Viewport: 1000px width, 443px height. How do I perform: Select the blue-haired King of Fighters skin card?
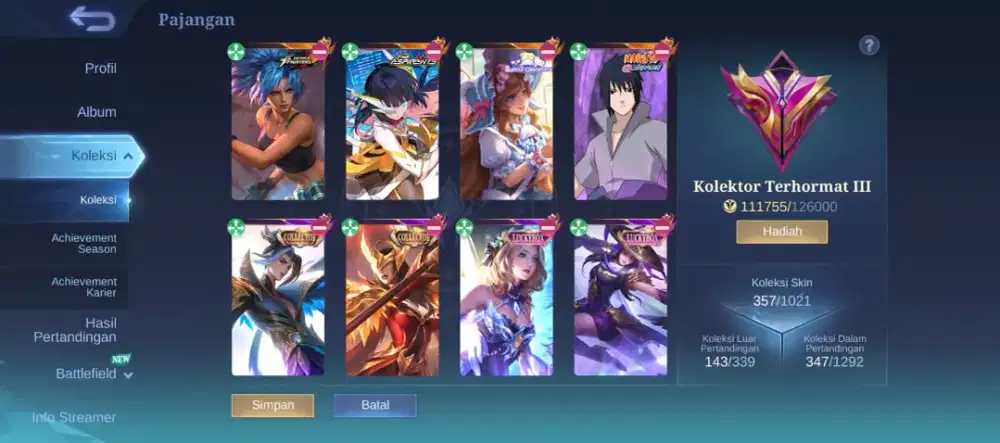pyautogui.click(x=278, y=125)
